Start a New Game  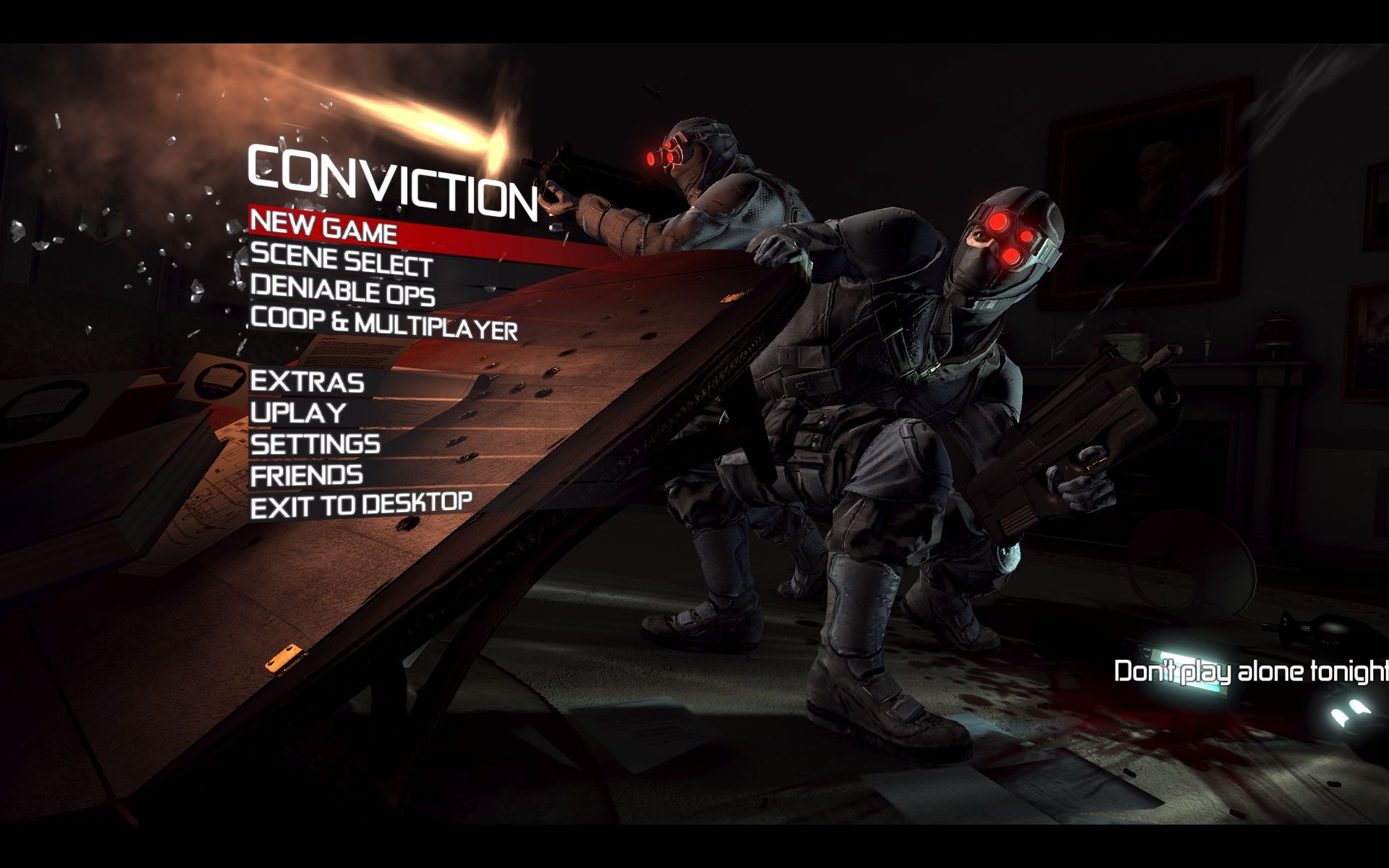click(x=323, y=227)
